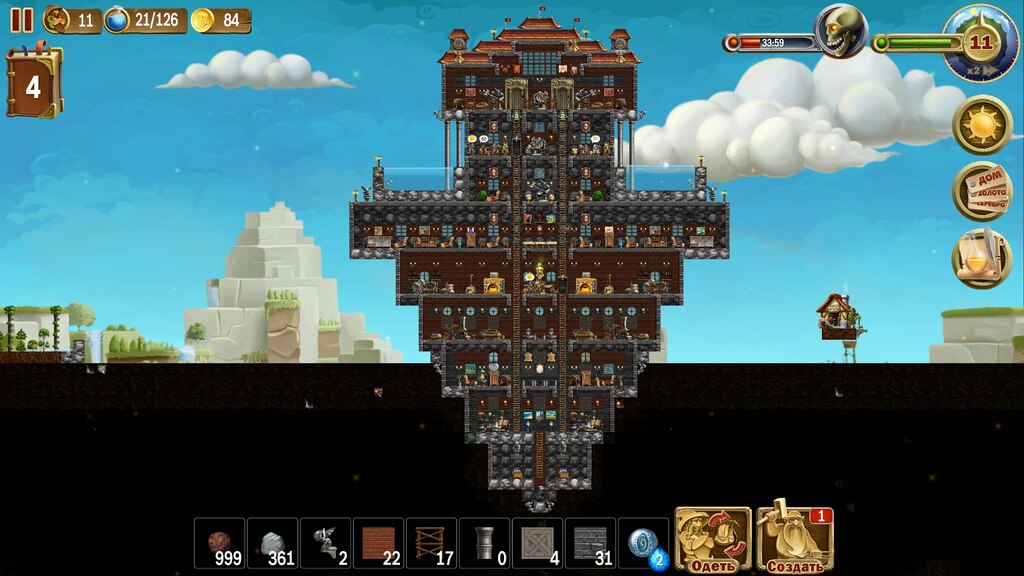
Task: Click the dwarf count icon
Action: tap(58, 19)
